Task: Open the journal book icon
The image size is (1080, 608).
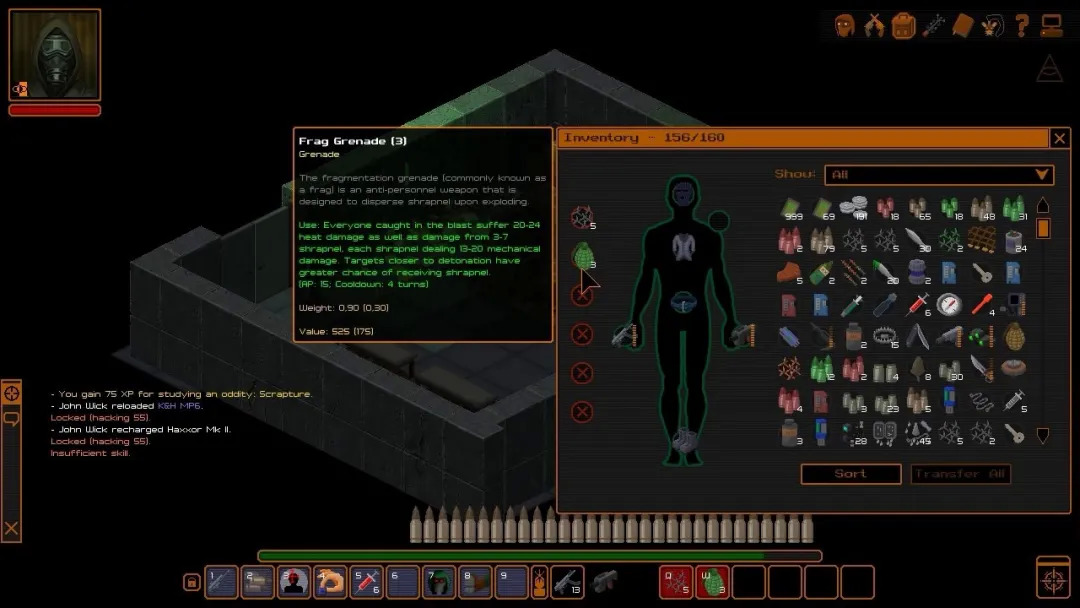Action: click(x=963, y=24)
